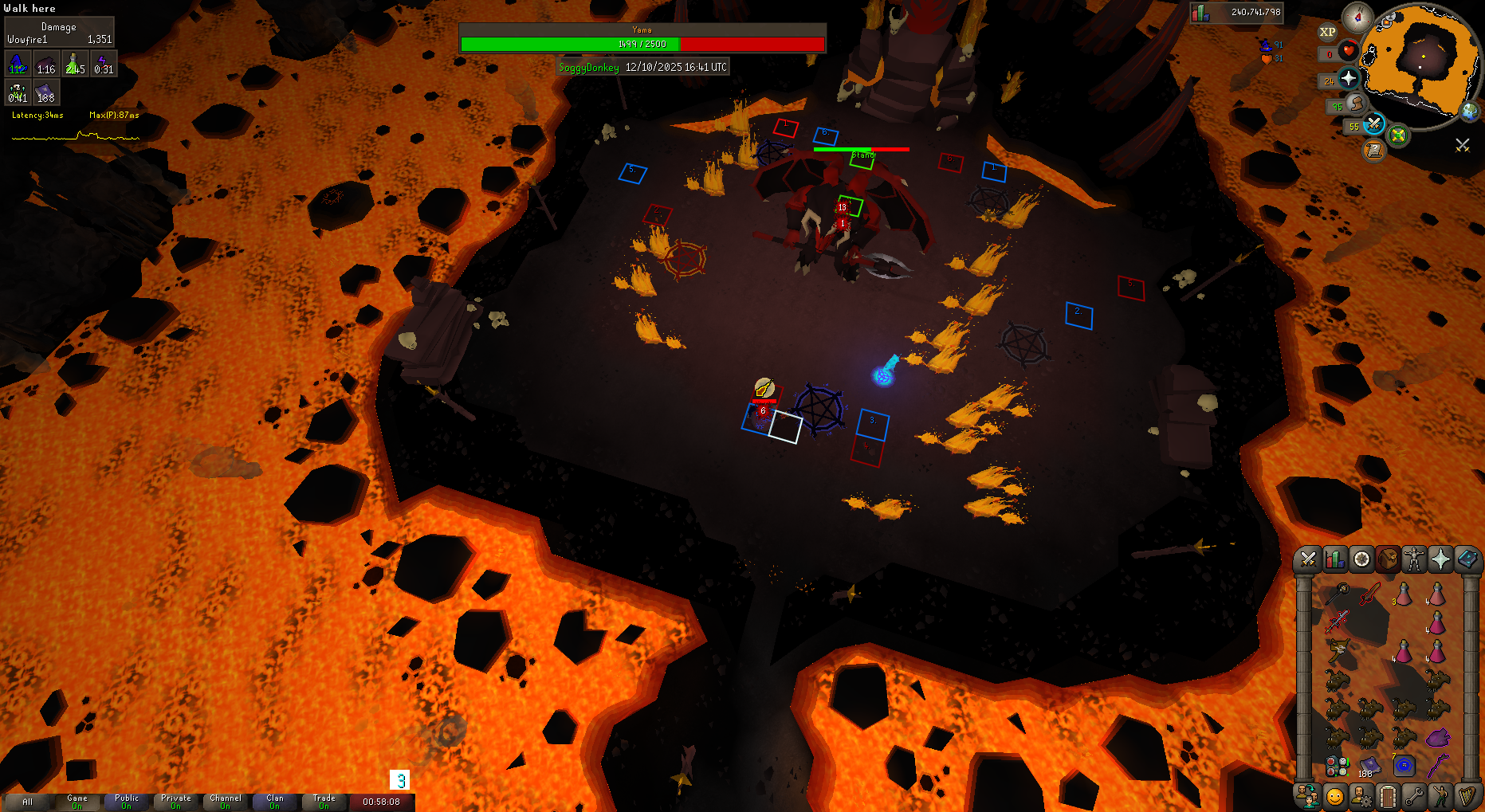Open the Music Player harp tab
Image resolution: width=1485 pixels, height=812 pixels.
1467,796
